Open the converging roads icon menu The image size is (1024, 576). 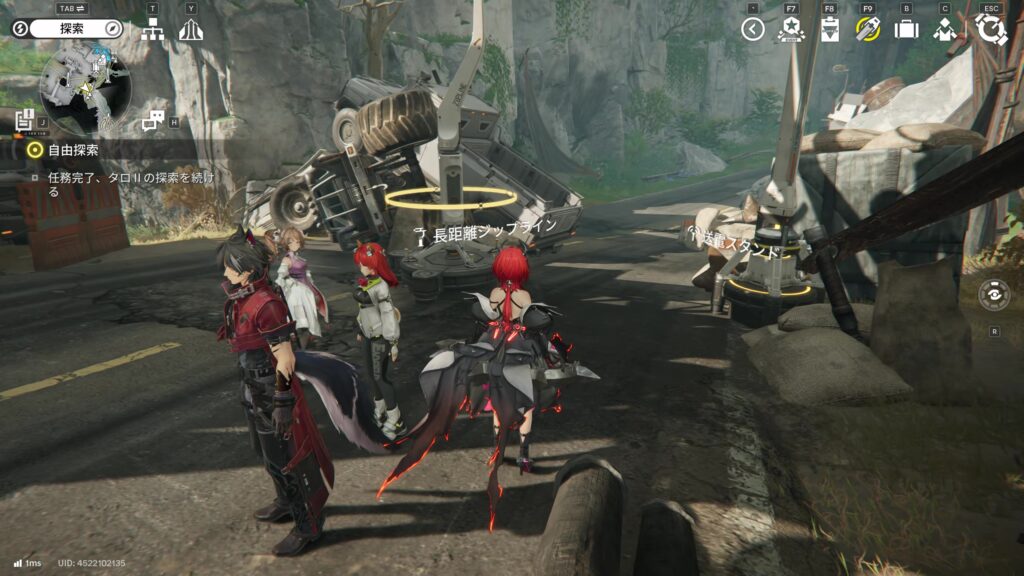191,30
